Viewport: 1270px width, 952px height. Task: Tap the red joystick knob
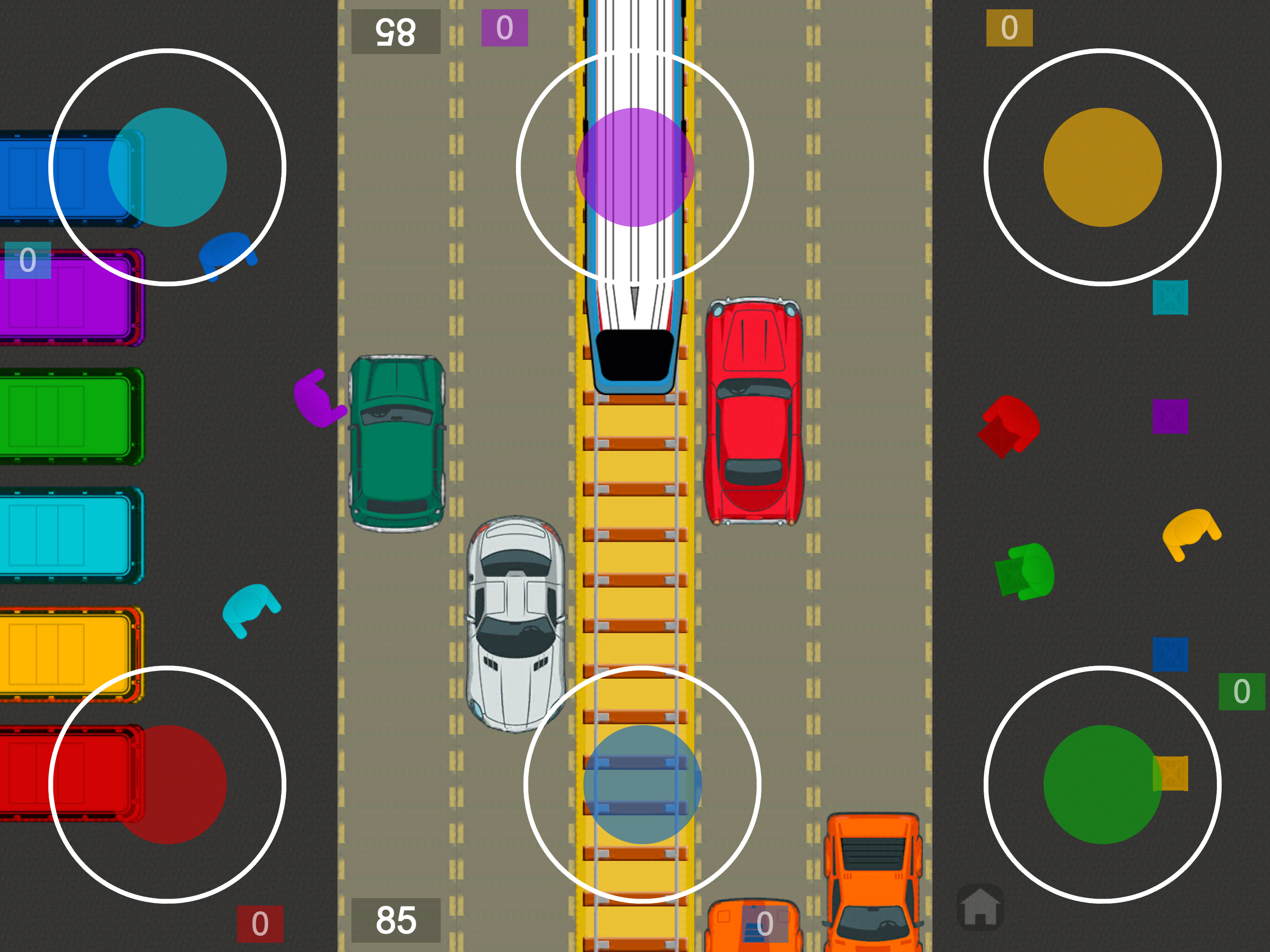pos(167,784)
